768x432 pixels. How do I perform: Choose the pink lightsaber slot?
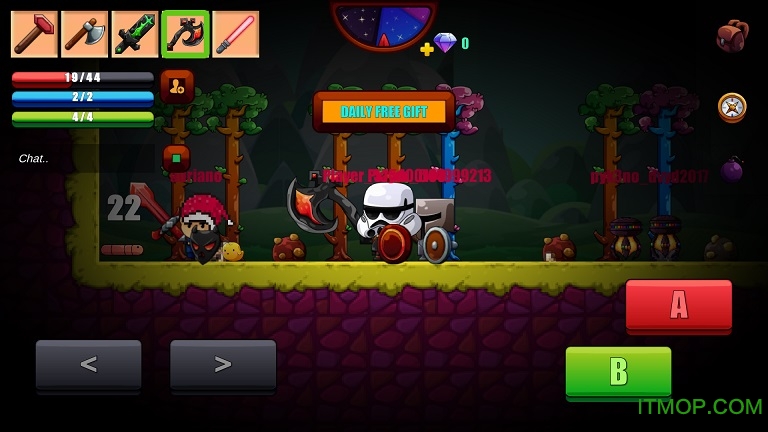click(x=236, y=34)
